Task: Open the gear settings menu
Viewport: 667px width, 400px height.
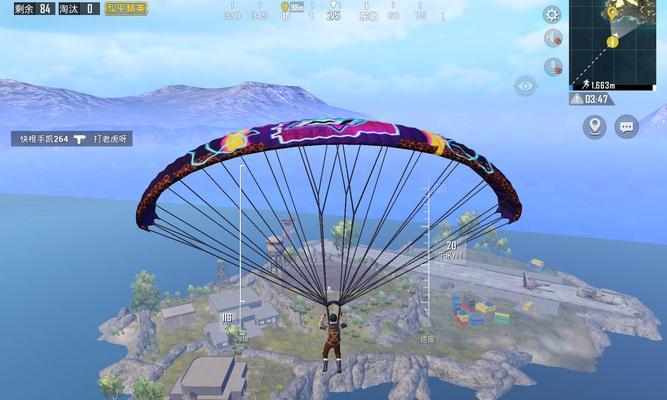Action: click(552, 14)
